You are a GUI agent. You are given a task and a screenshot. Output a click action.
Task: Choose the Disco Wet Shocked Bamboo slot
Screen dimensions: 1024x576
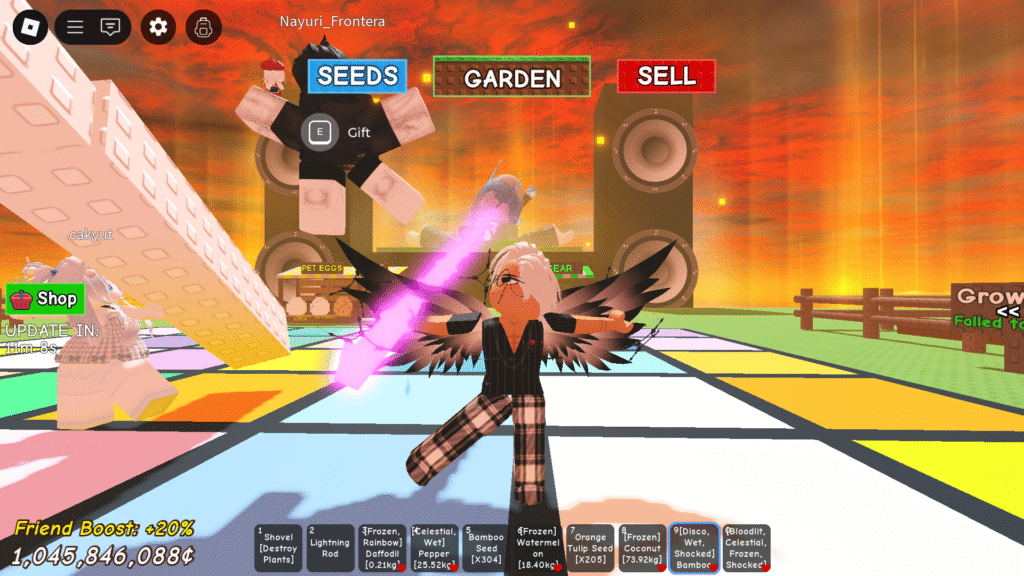(694, 548)
